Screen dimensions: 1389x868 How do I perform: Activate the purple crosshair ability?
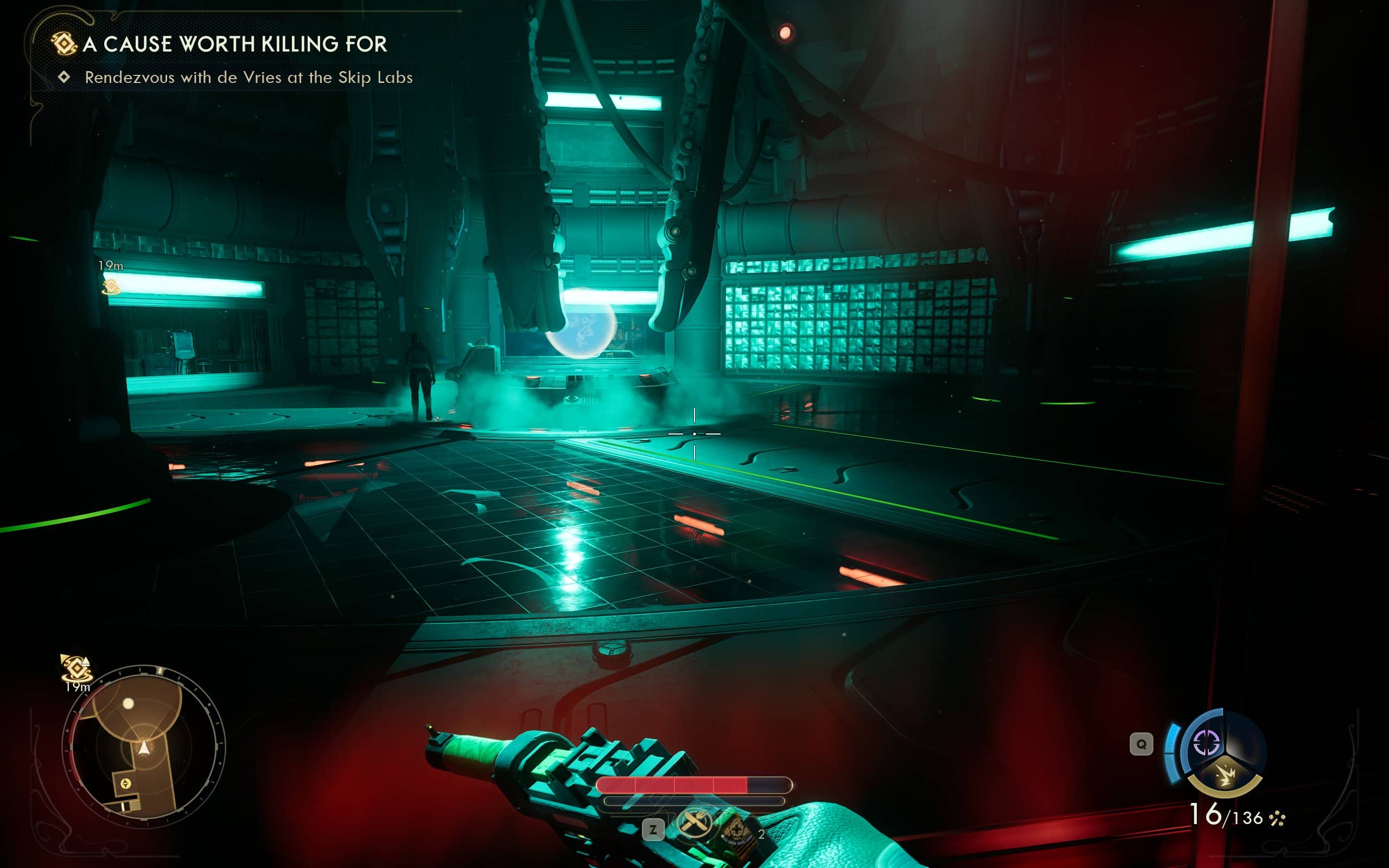point(1206,742)
